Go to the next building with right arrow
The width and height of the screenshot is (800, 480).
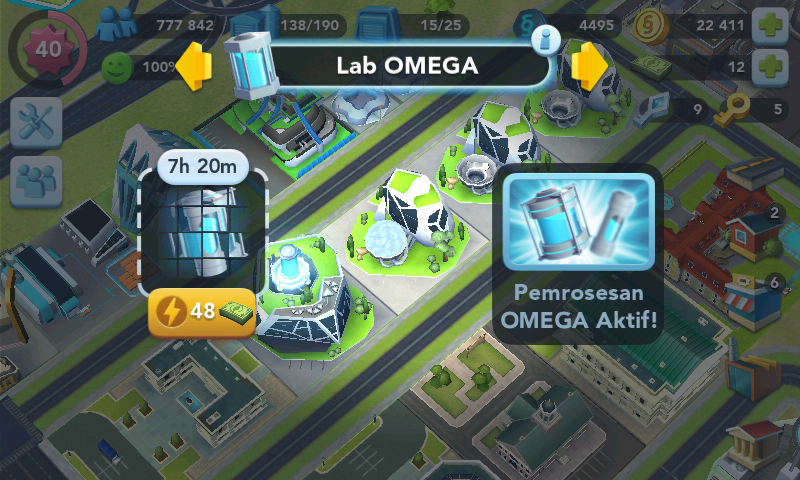pos(591,66)
